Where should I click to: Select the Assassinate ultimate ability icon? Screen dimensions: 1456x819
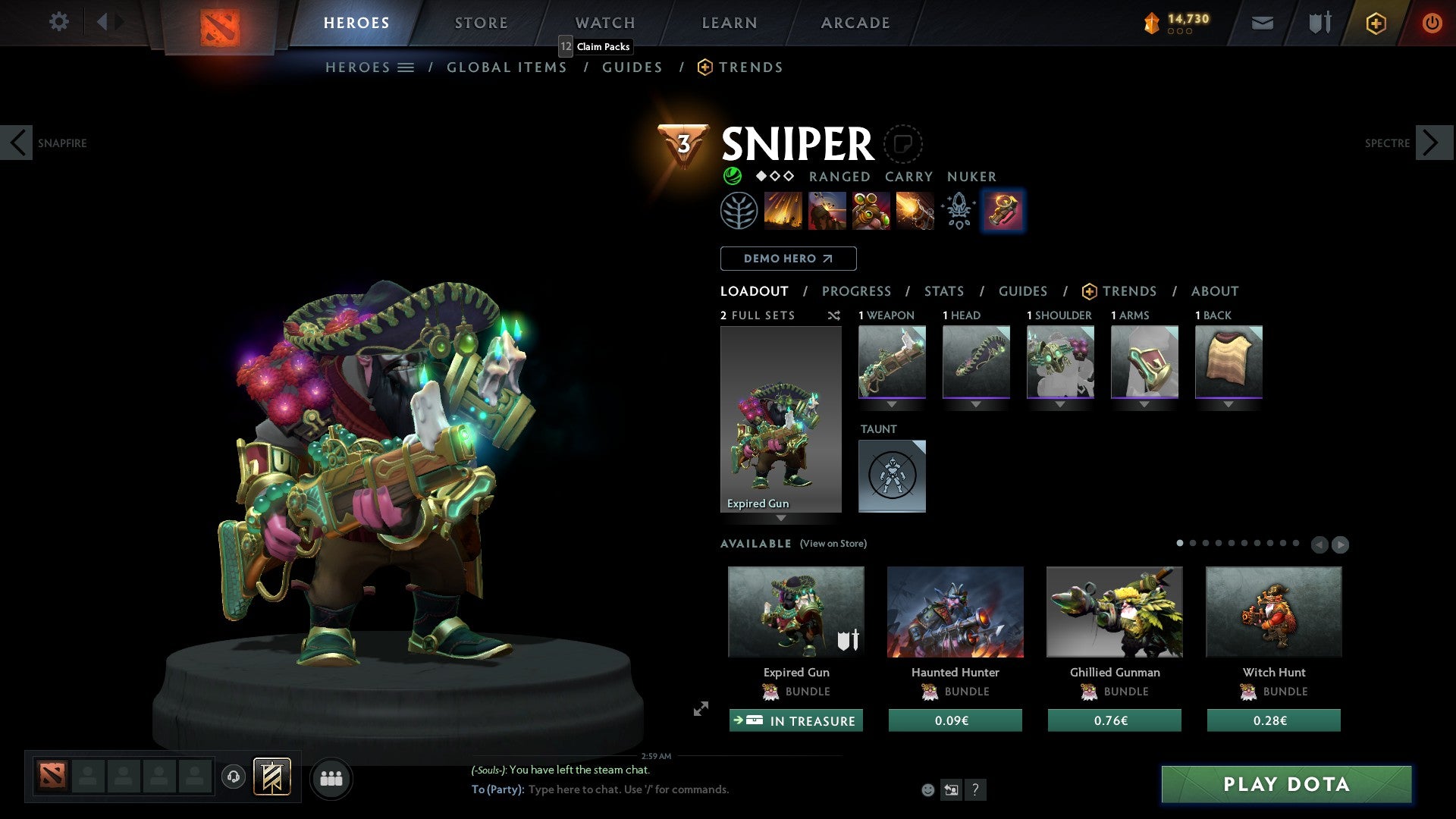[x=914, y=211]
